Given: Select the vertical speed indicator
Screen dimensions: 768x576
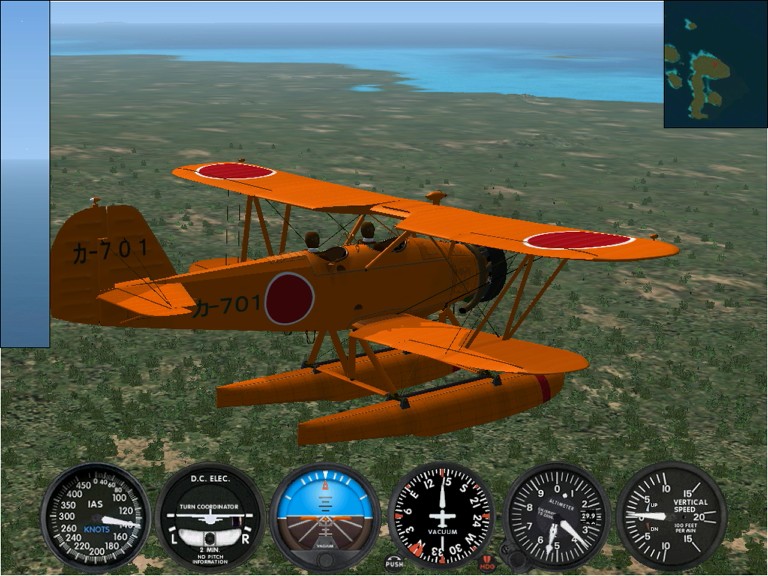Looking at the screenshot, I should [x=671, y=516].
